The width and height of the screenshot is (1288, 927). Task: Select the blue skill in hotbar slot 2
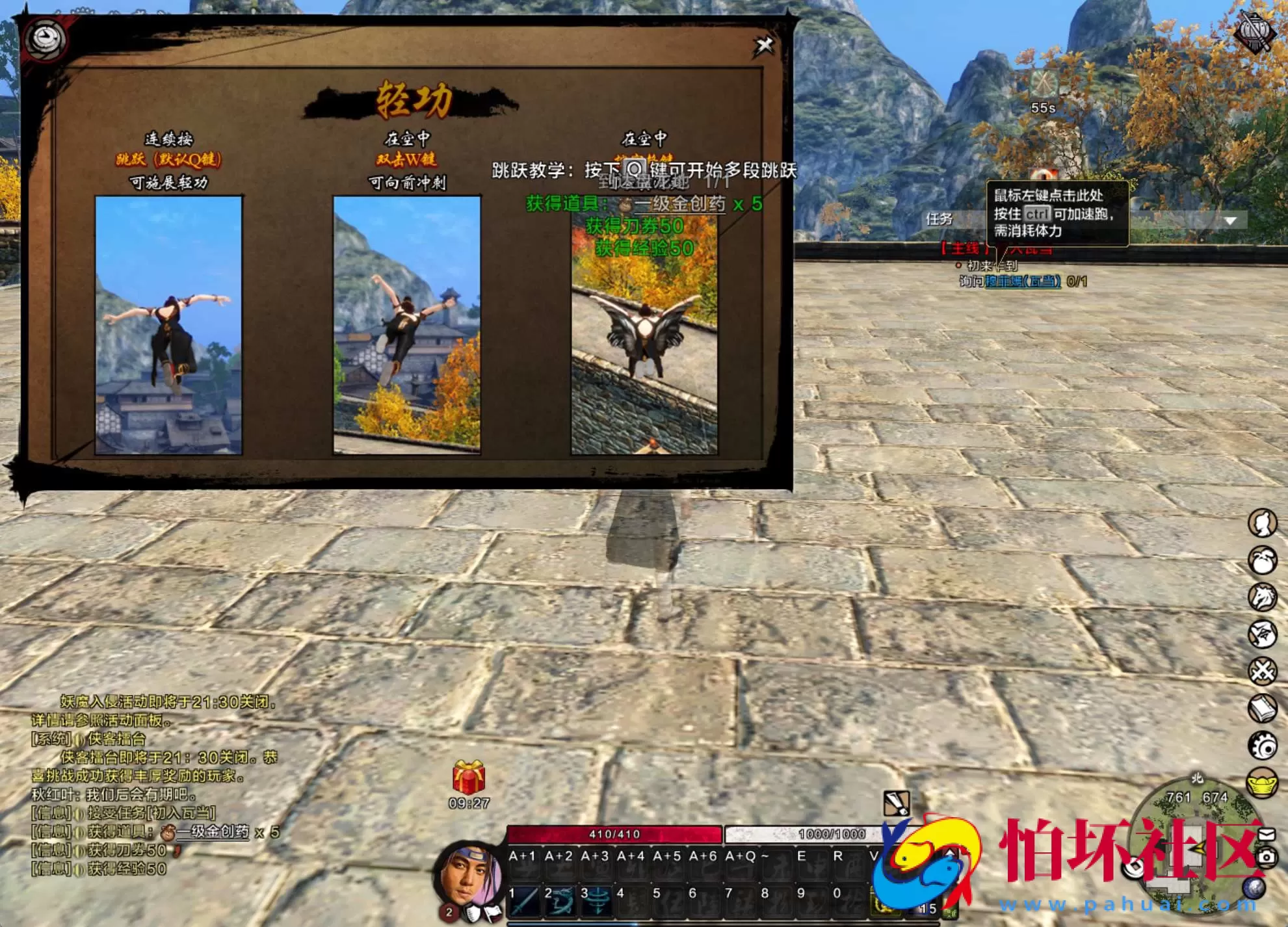562,902
